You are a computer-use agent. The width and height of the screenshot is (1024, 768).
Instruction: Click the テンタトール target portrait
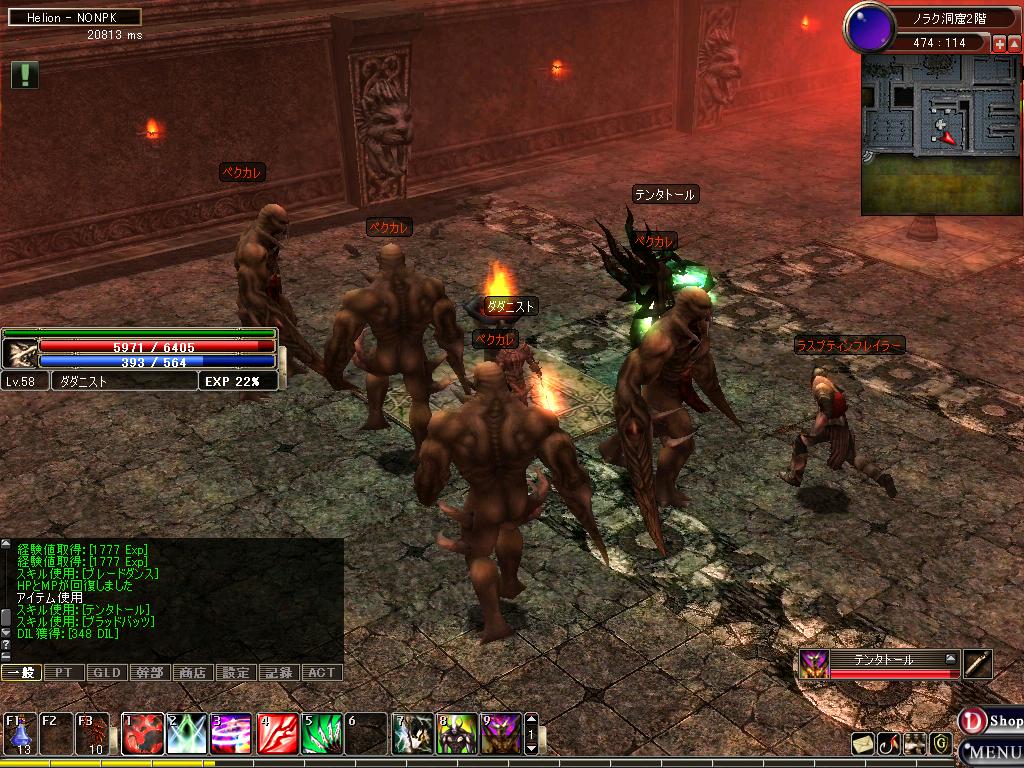pos(812,664)
